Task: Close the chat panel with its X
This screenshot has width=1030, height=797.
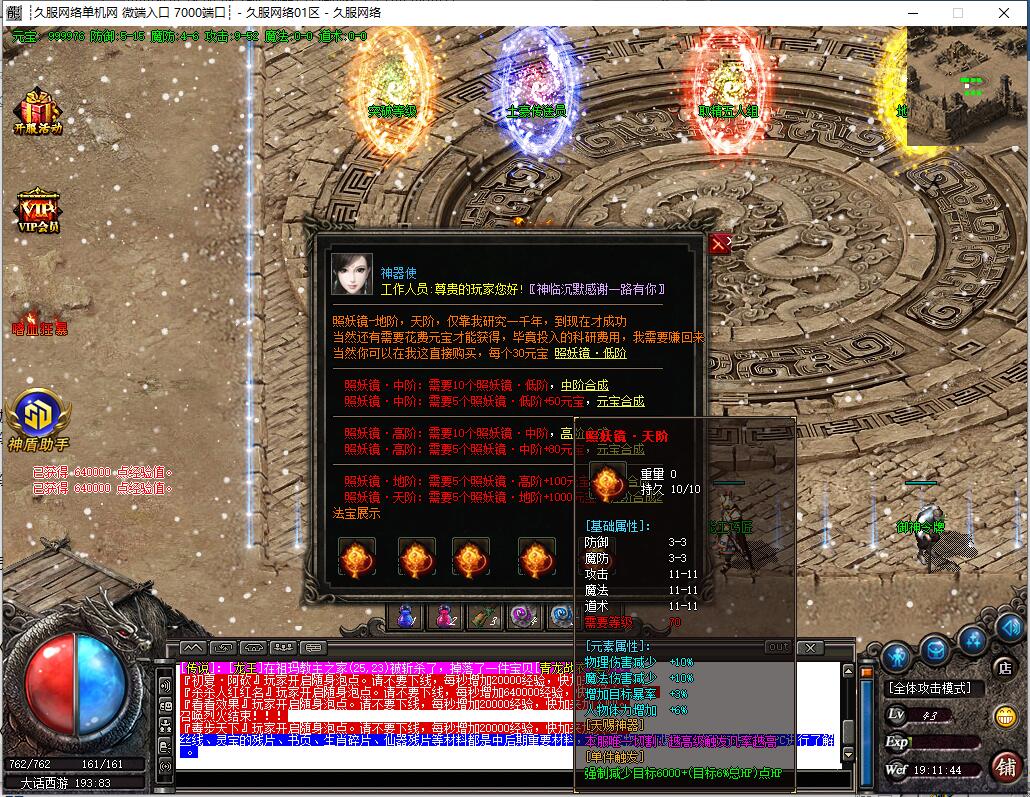Action: point(811,648)
